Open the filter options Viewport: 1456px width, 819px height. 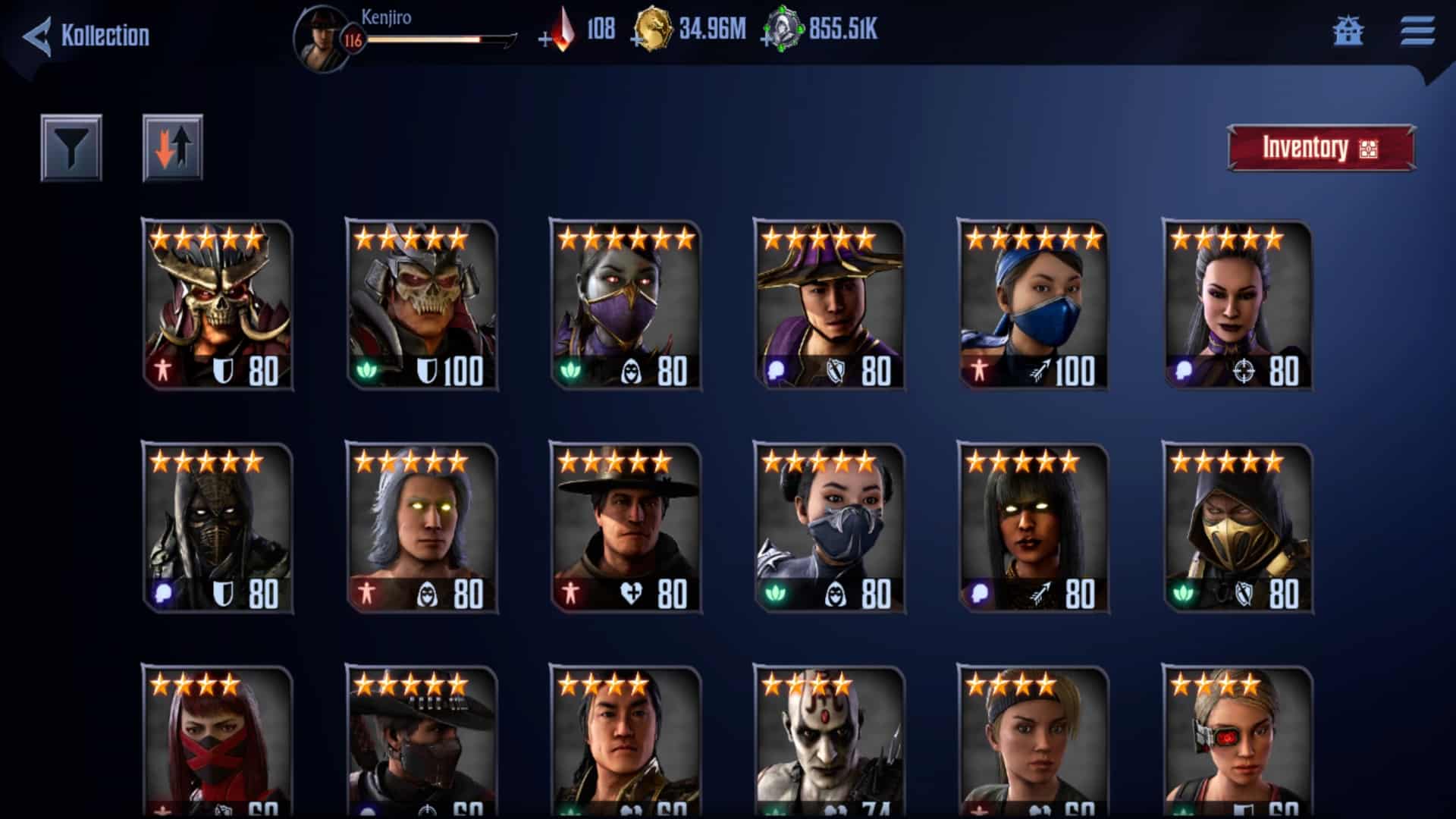(72, 147)
